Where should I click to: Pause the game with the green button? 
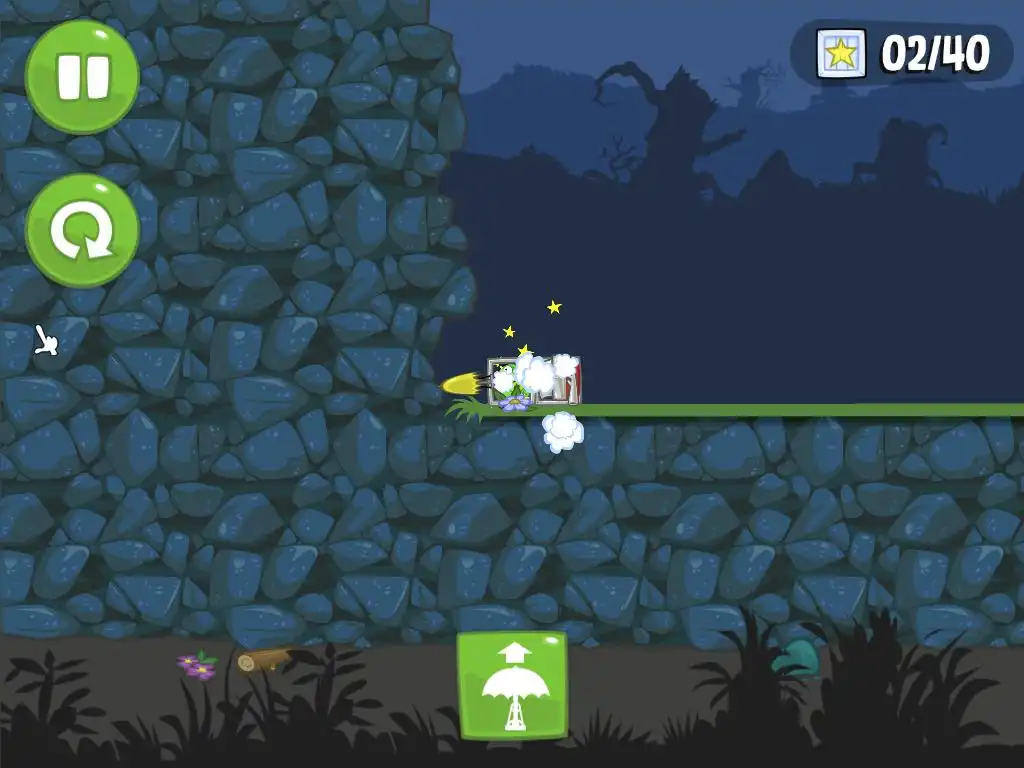tap(82, 77)
